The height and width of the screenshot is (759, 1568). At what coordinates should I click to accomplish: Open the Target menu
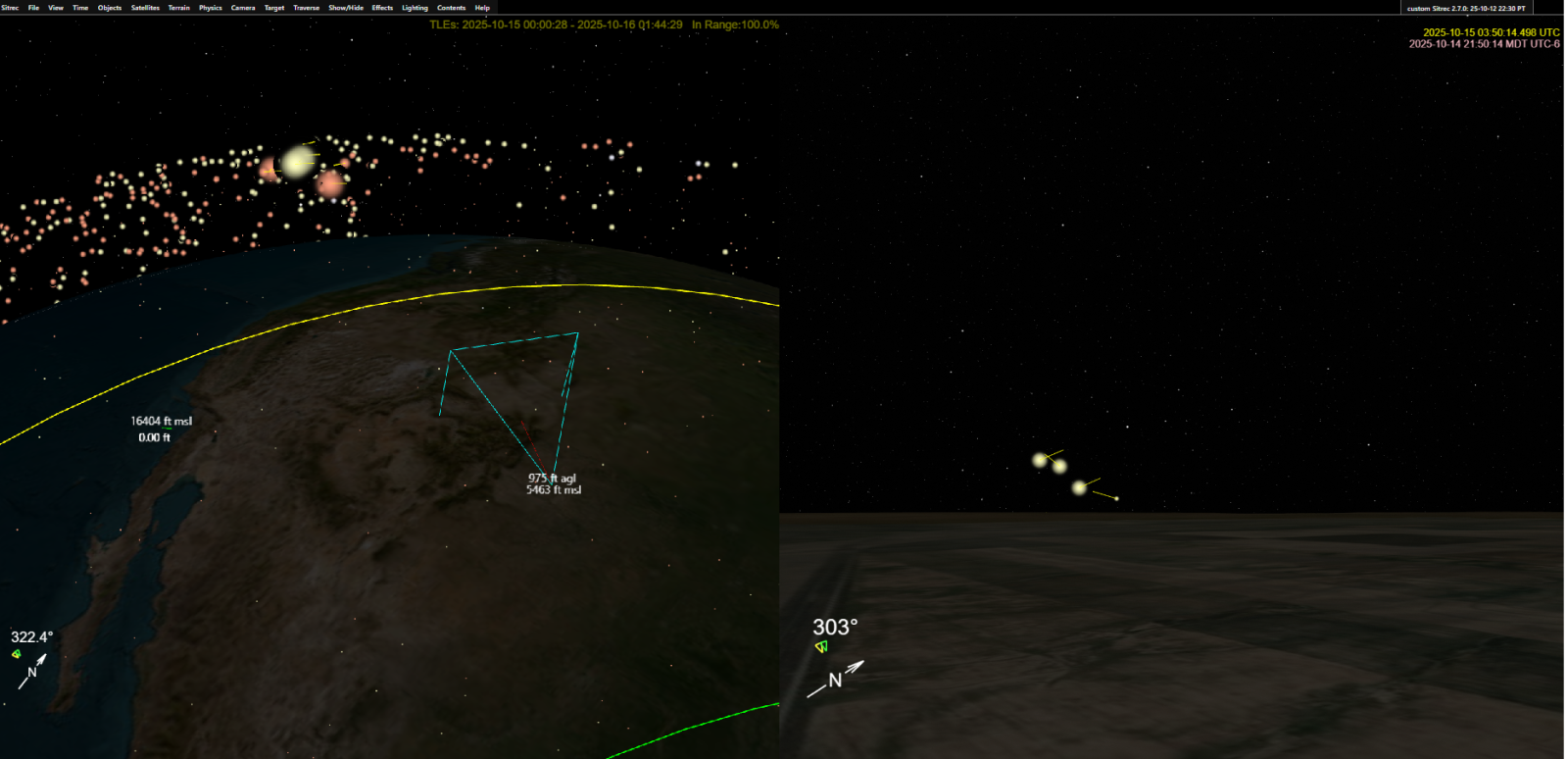(274, 8)
